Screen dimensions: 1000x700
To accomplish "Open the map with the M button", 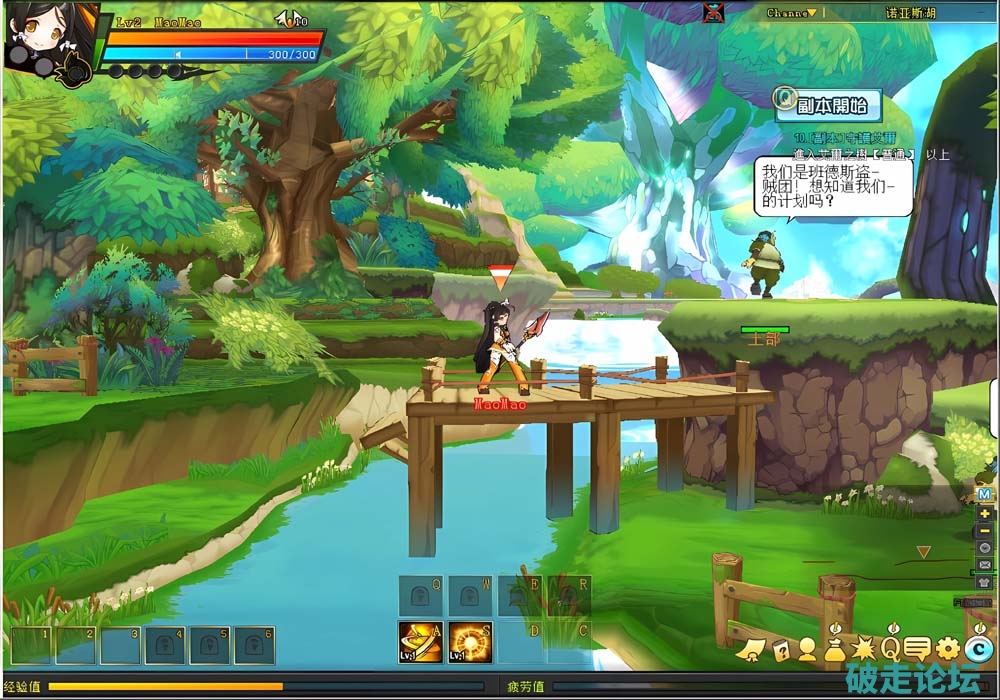I will tap(985, 494).
